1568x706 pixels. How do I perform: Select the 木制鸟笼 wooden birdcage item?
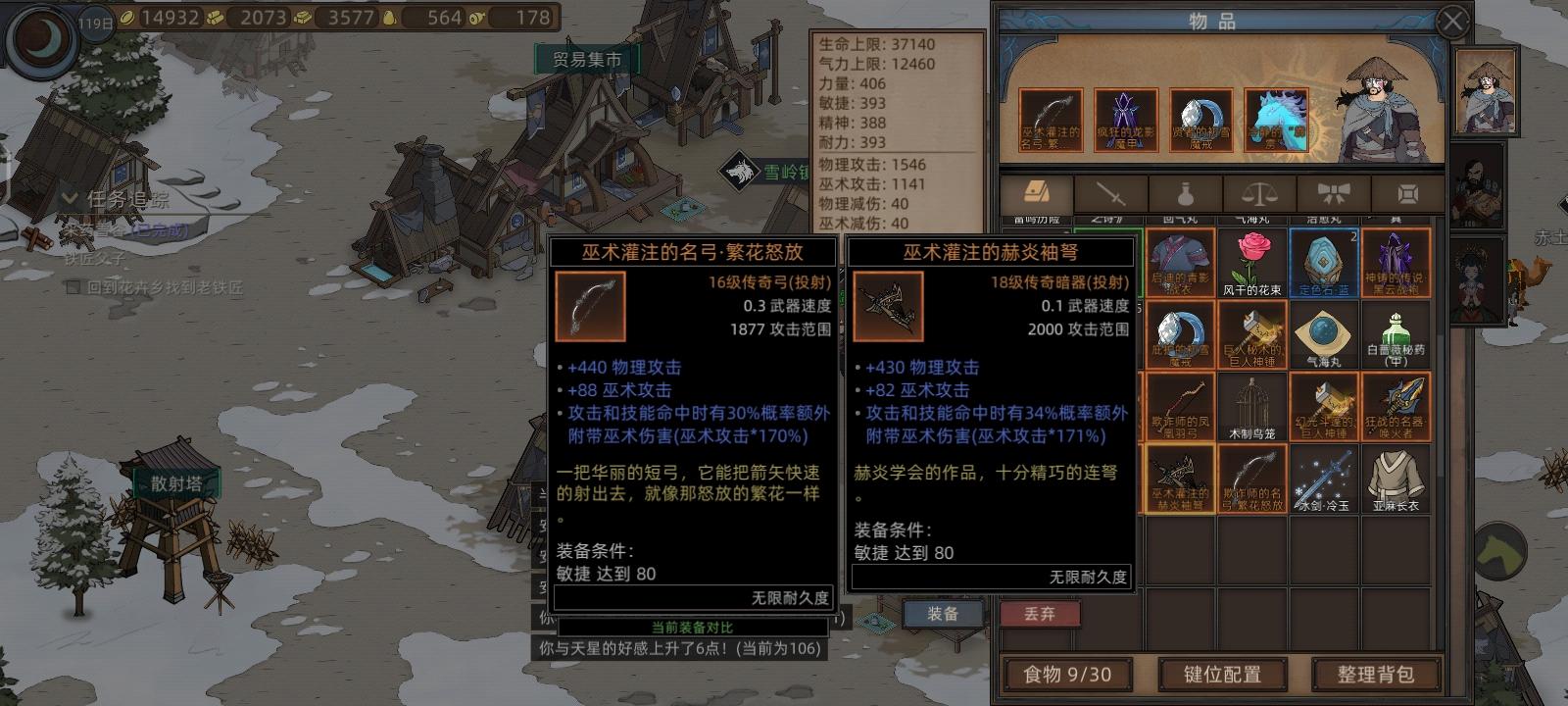1252,406
